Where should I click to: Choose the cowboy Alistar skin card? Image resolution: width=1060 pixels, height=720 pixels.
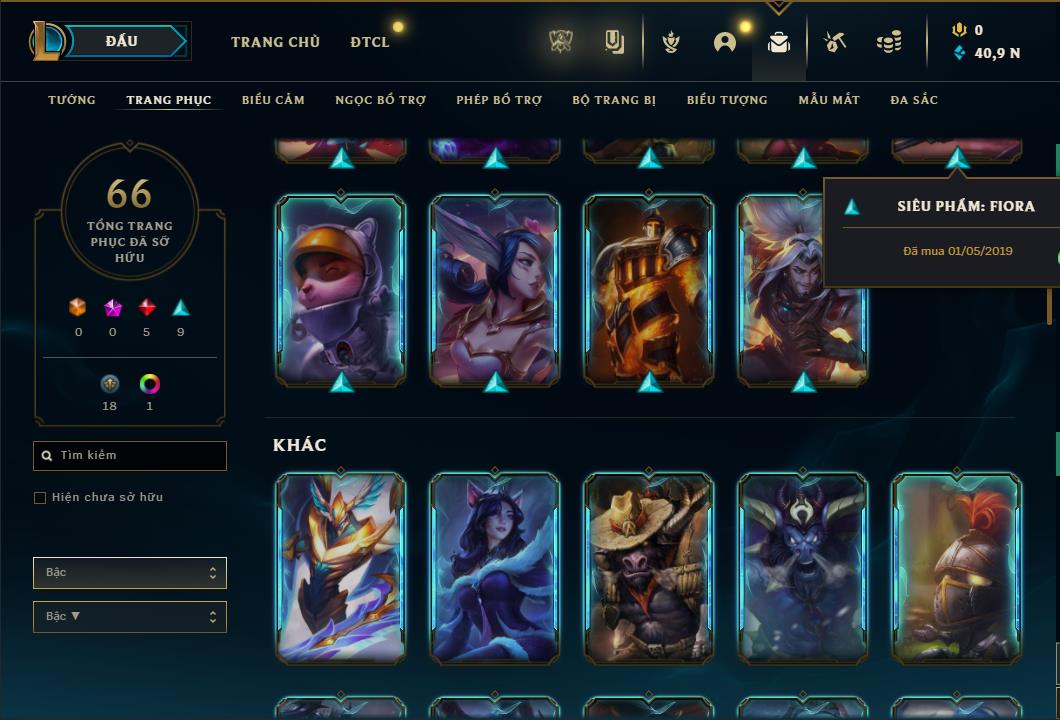650,568
